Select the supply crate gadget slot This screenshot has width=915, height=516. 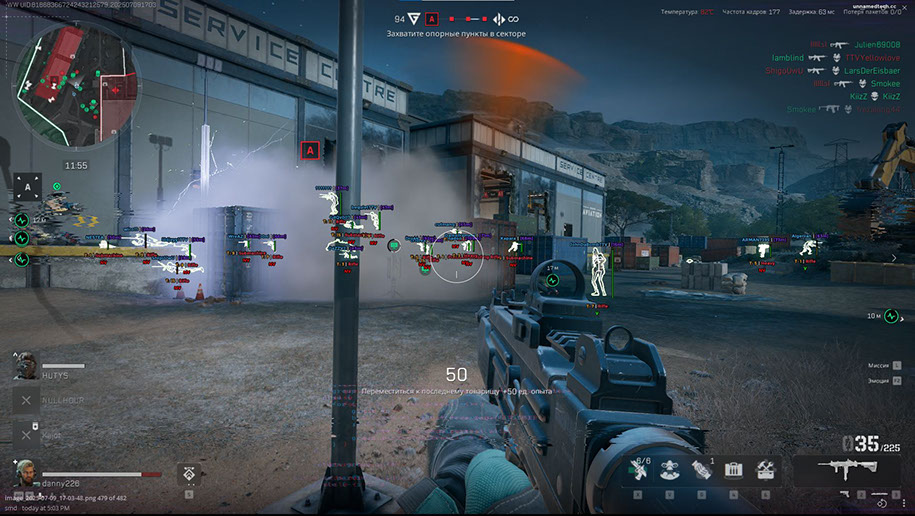[734, 469]
